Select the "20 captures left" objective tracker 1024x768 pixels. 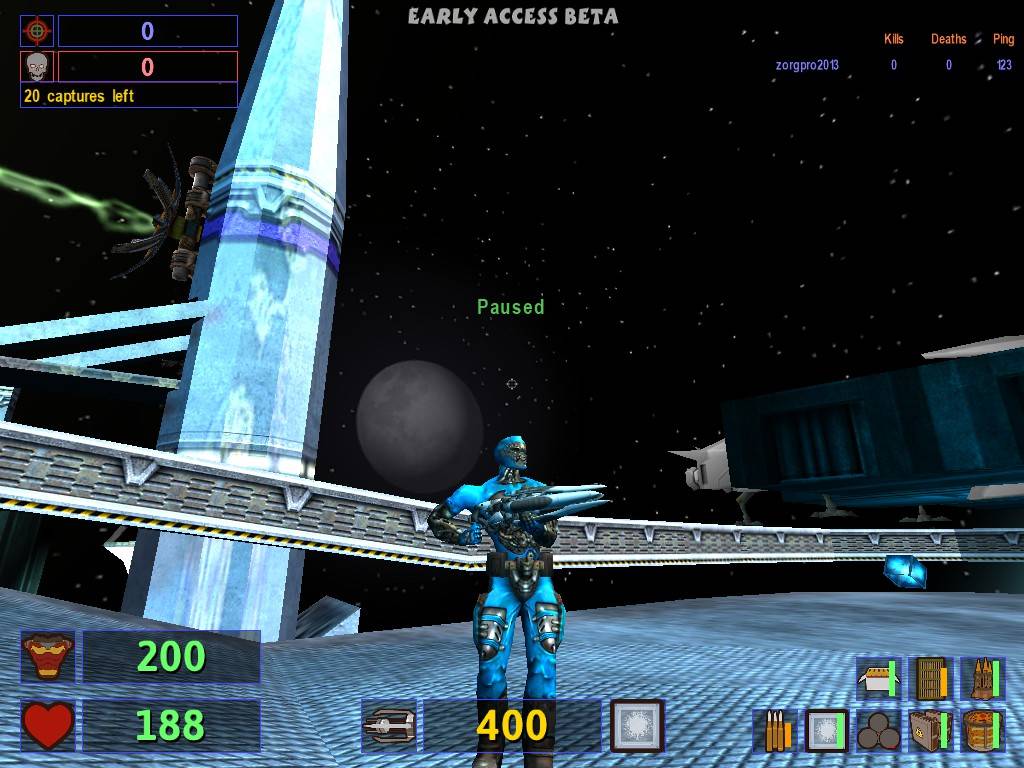tap(128, 96)
